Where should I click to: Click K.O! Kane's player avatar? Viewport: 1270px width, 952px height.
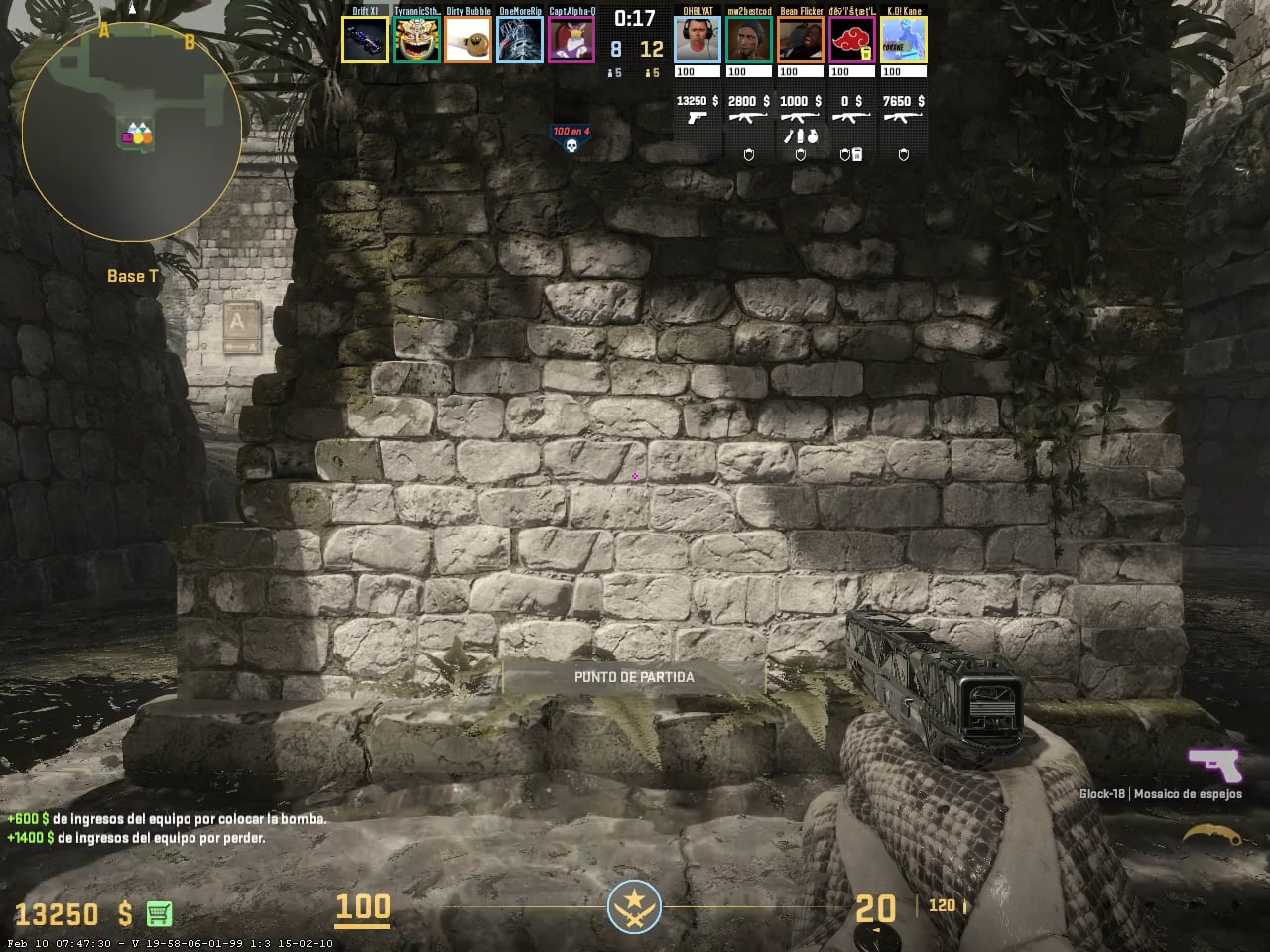(x=903, y=40)
